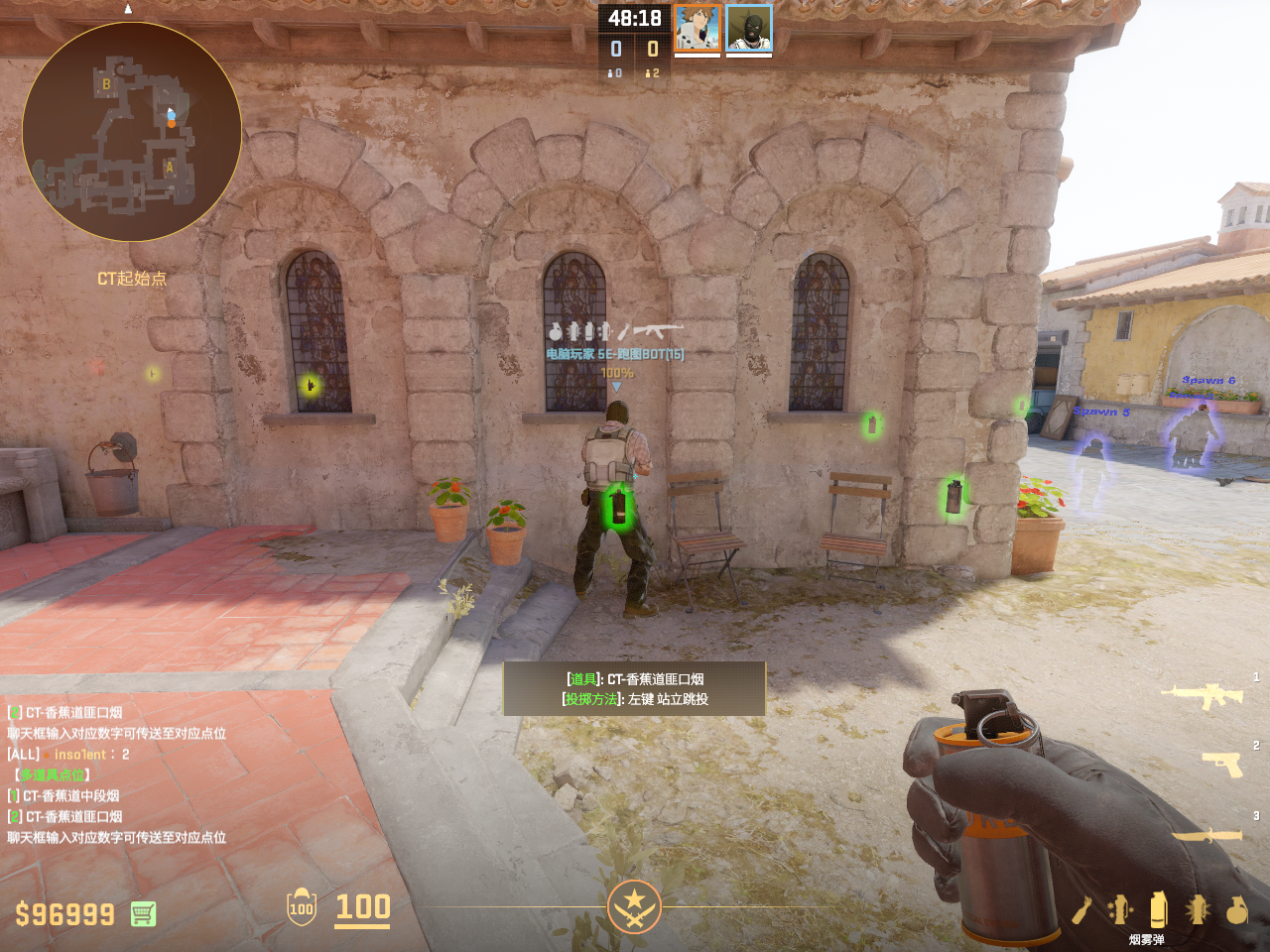
Task: Choose the flashbang grenade icon
Action: (1198, 909)
